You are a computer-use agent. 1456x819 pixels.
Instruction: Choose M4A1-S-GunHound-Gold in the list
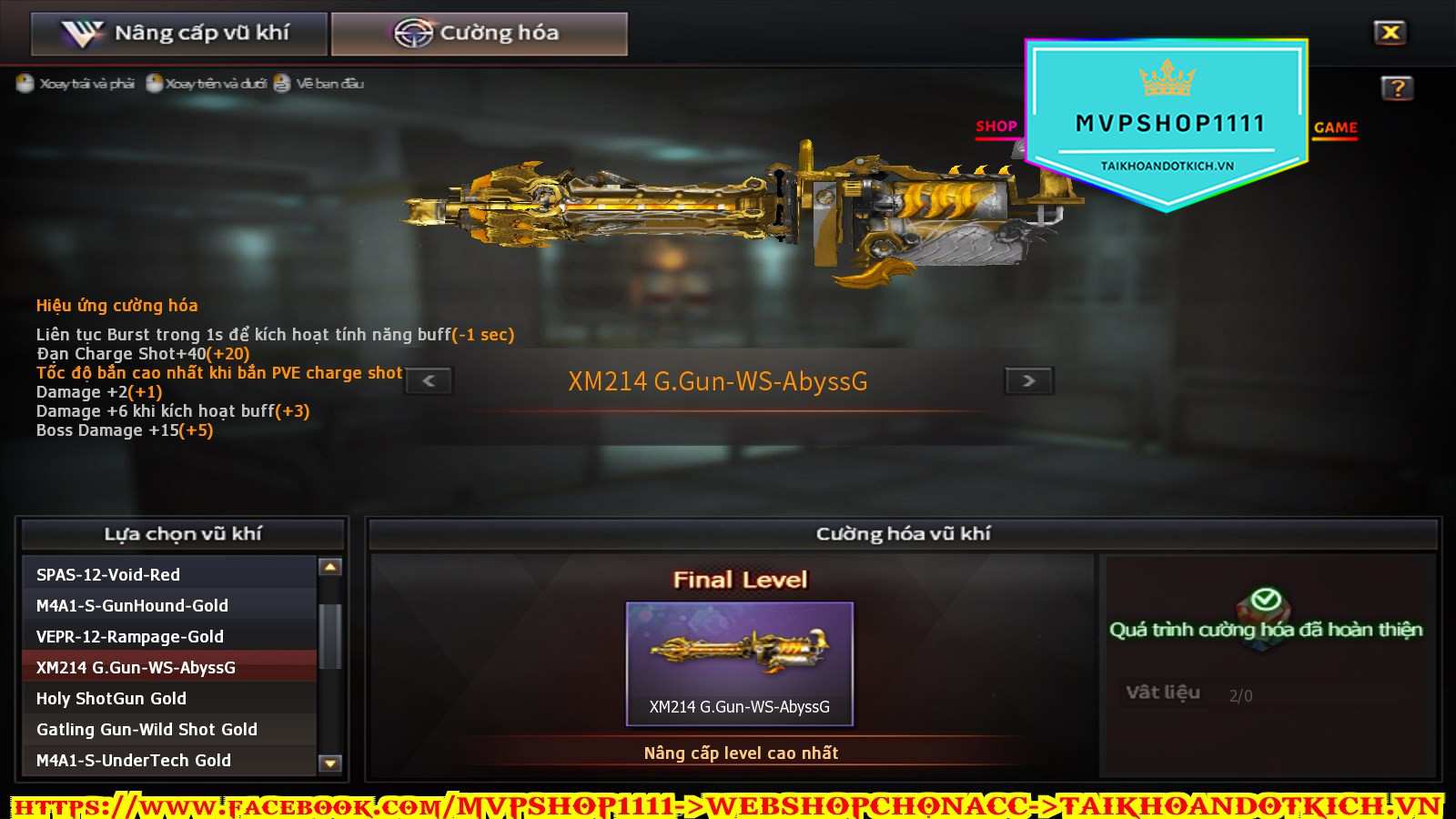point(169,605)
